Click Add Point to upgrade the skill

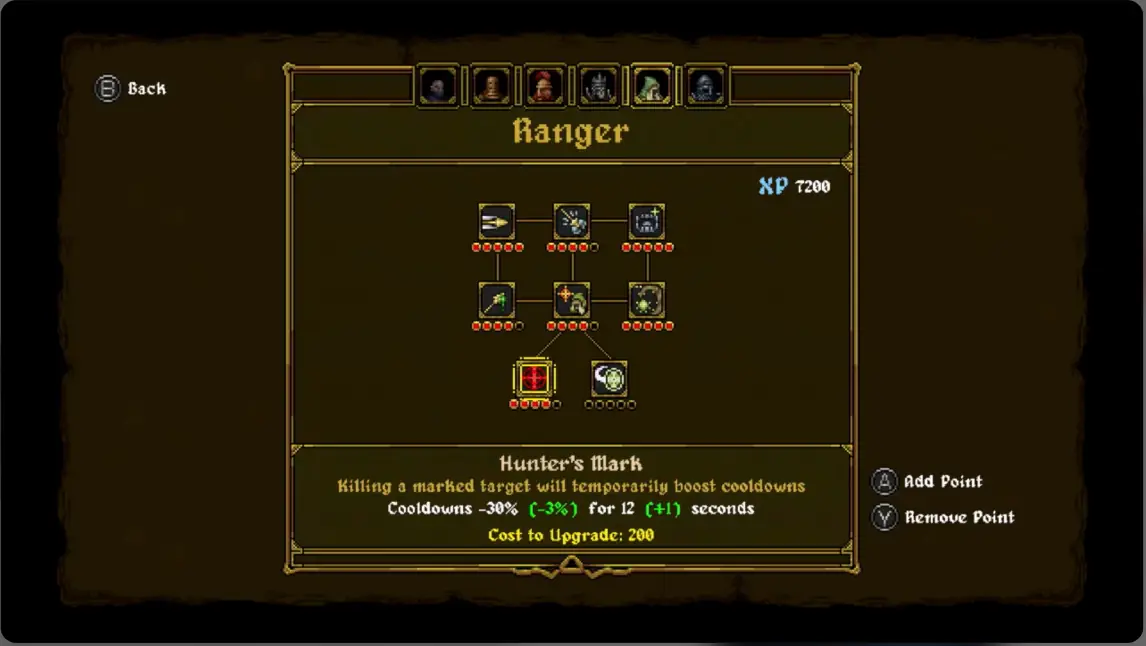point(929,482)
